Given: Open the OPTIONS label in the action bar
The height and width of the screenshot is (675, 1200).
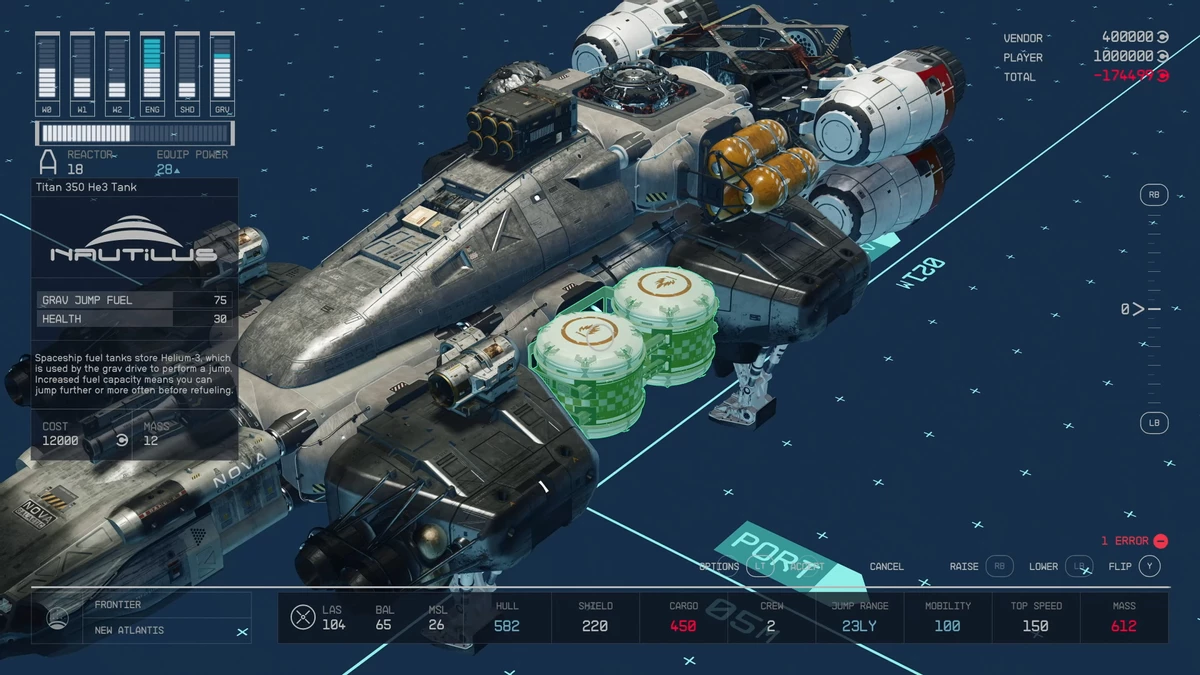Looking at the screenshot, I should point(719,566).
